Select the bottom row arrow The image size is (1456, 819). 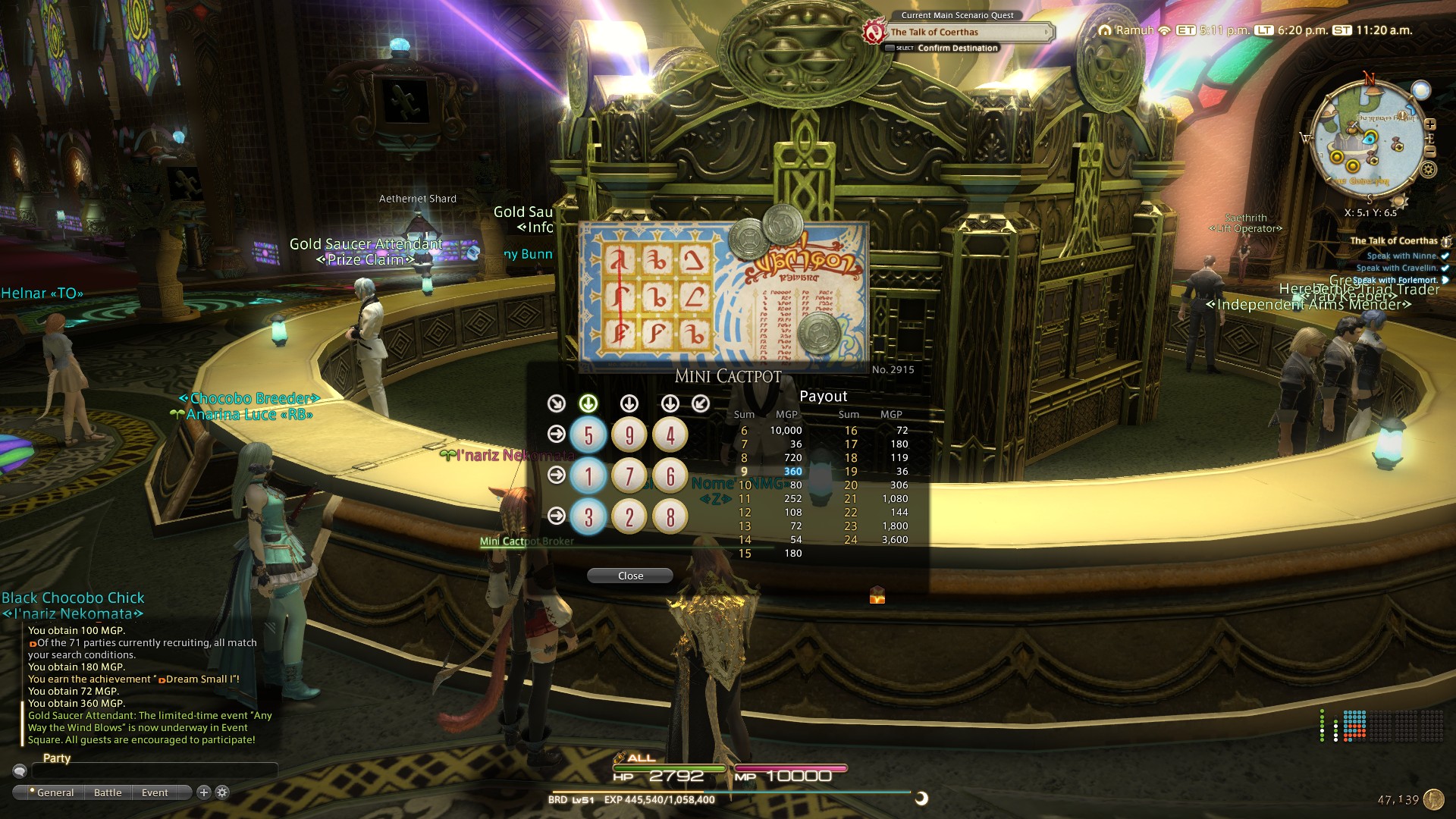[557, 516]
